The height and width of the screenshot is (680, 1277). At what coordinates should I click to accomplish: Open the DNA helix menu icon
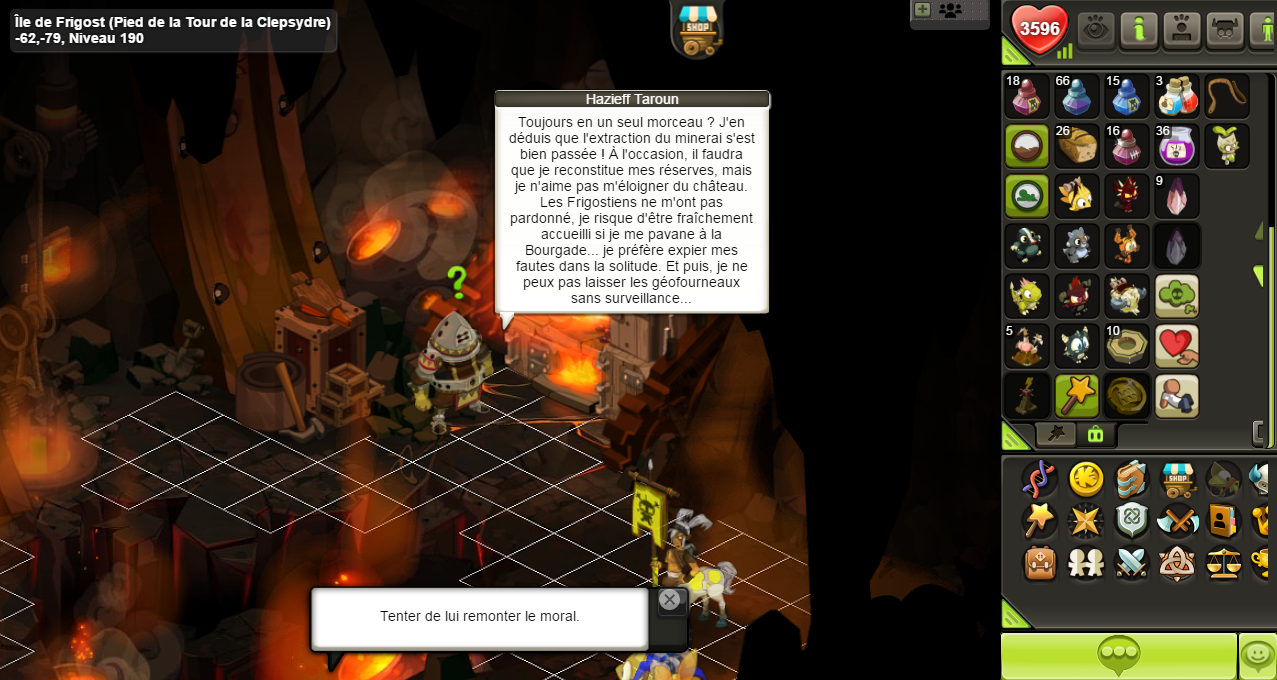tap(1040, 480)
